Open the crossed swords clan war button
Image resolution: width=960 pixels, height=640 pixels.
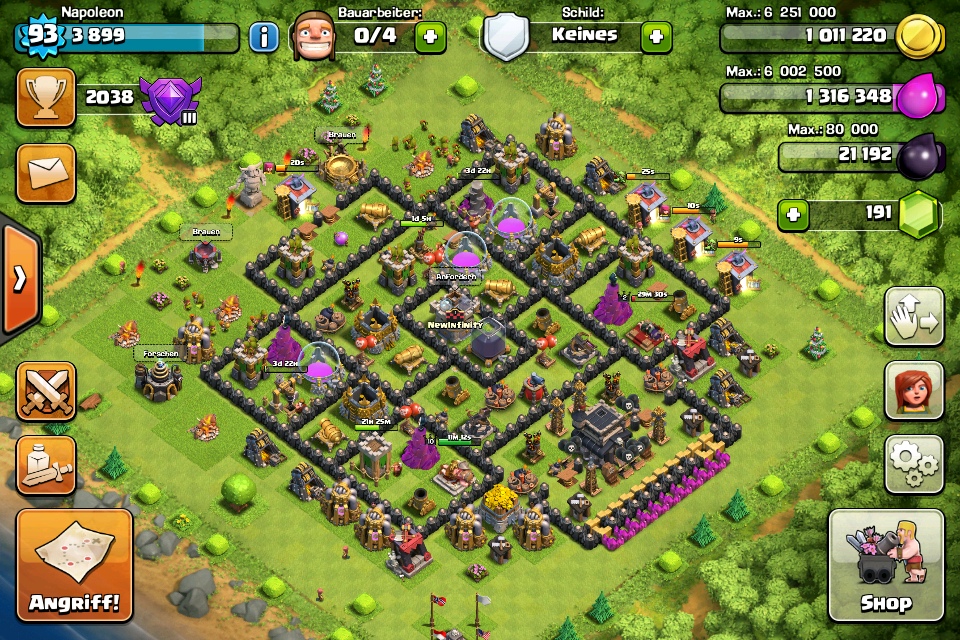(45, 390)
